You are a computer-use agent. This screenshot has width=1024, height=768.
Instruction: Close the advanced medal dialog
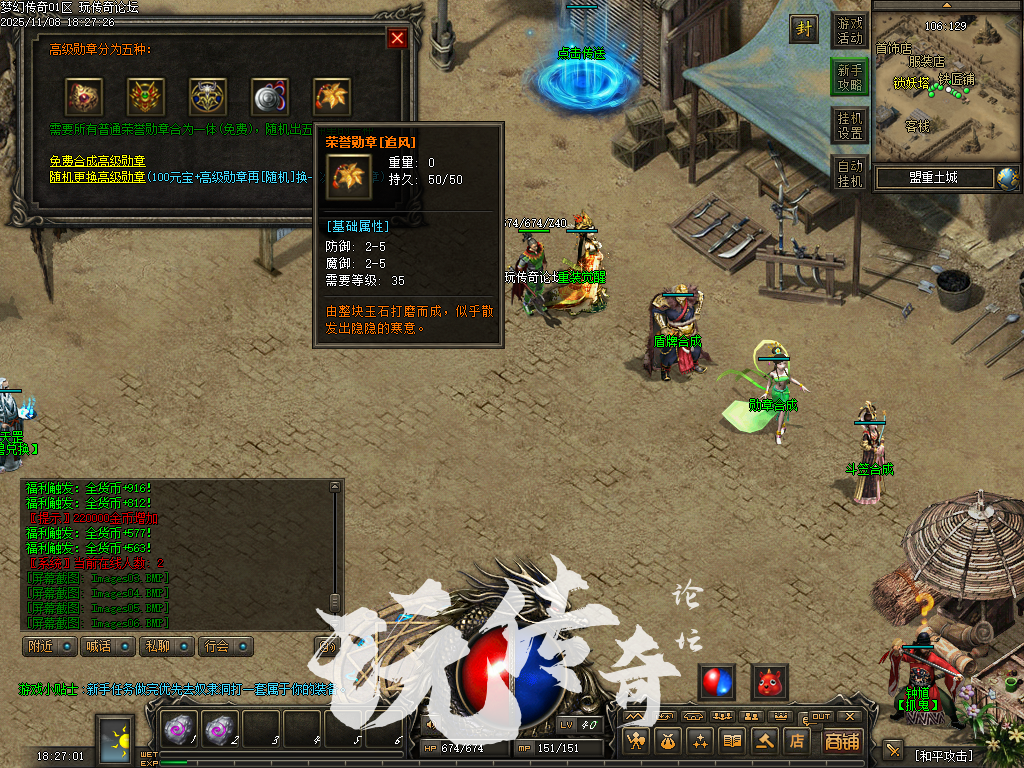point(397,38)
